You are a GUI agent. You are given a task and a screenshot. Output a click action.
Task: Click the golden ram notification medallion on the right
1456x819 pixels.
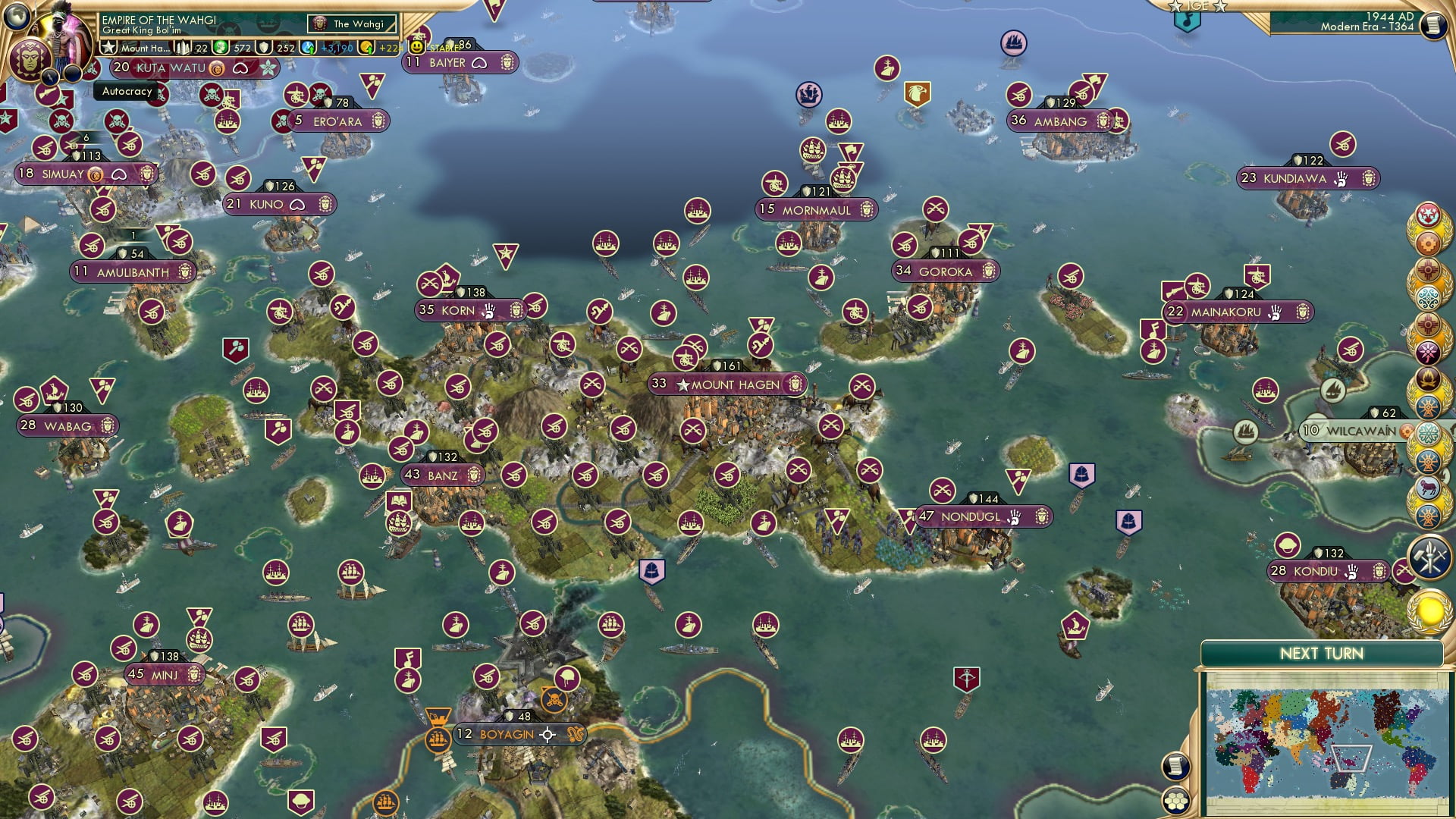tap(1429, 485)
